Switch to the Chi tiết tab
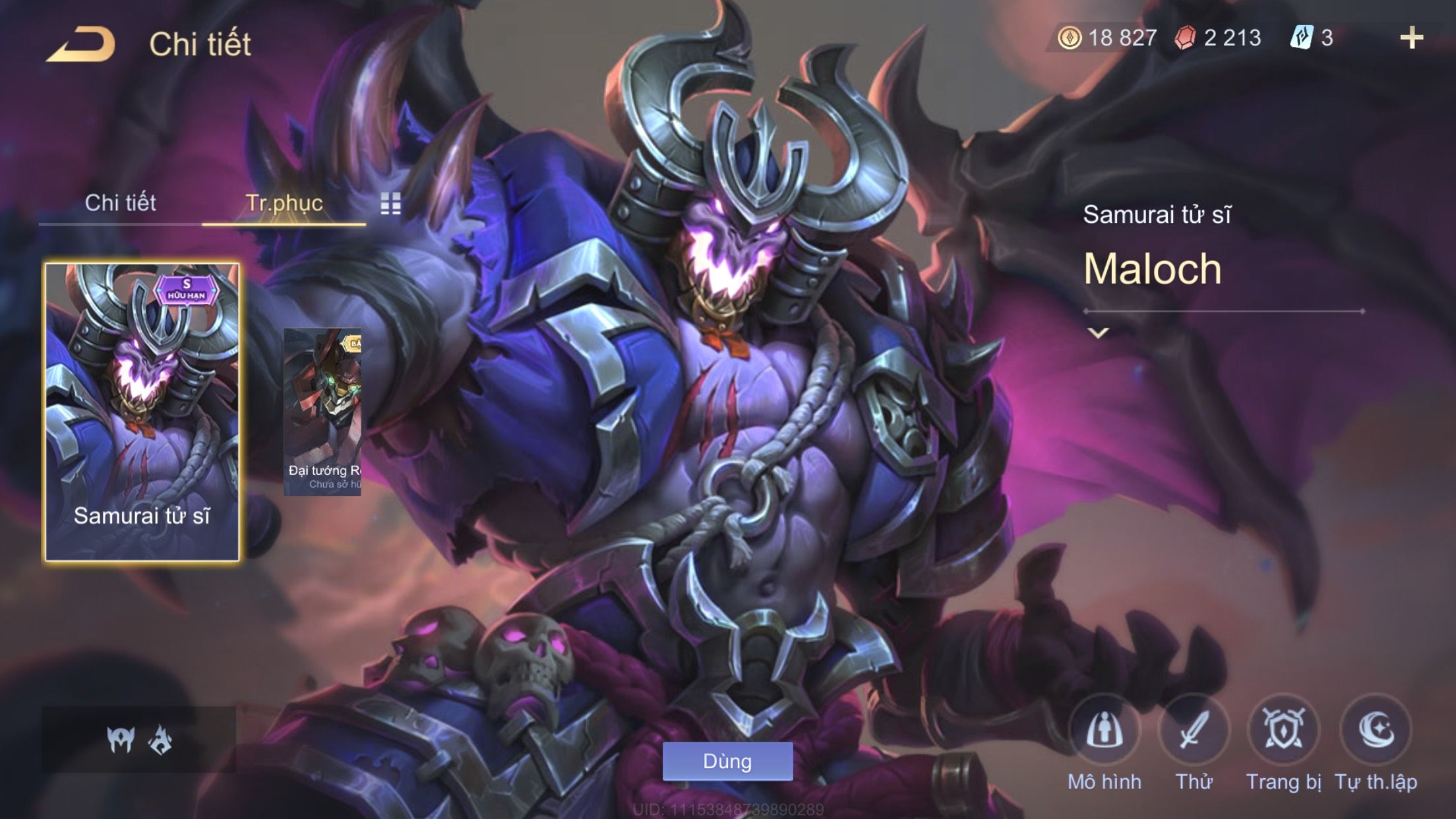The image size is (1456, 819). pos(120,203)
